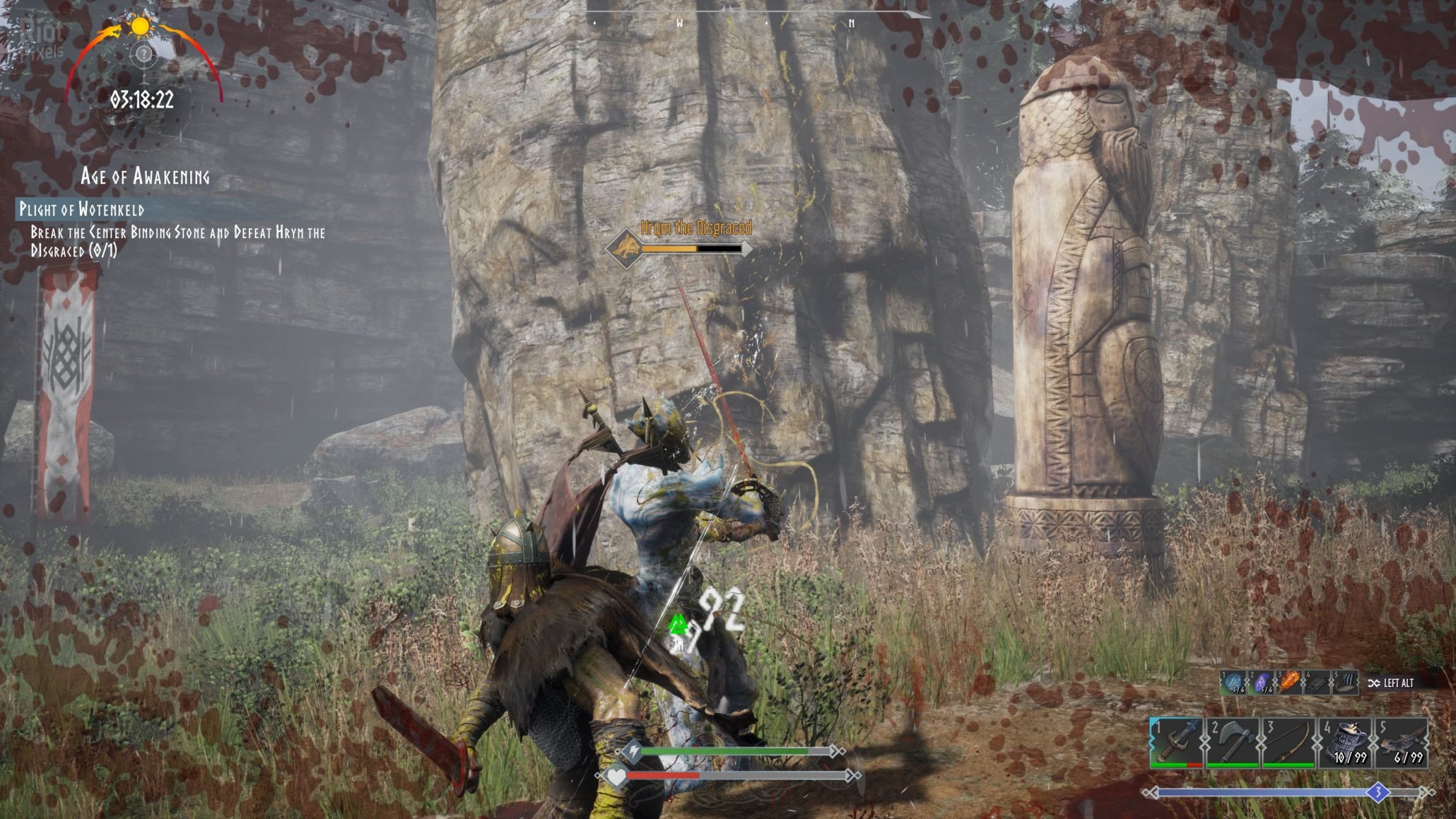
Task: Select the striped longship item in secondary bar
Action: (1345, 683)
